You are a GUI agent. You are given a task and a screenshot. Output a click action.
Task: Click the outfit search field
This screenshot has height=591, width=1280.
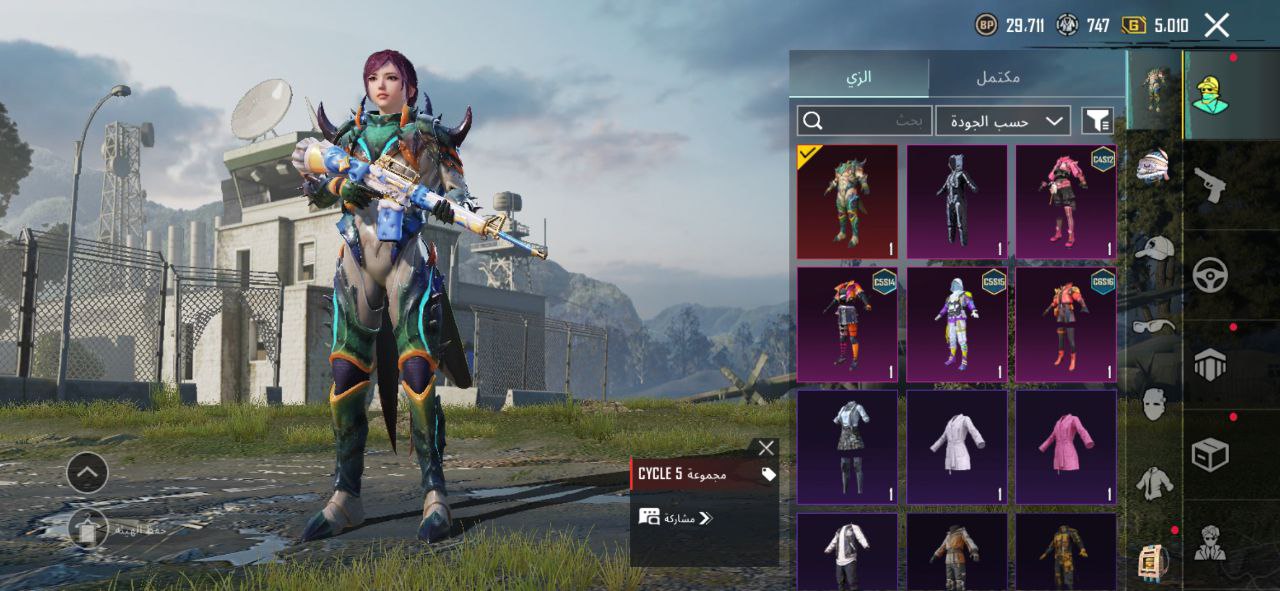[865, 121]
